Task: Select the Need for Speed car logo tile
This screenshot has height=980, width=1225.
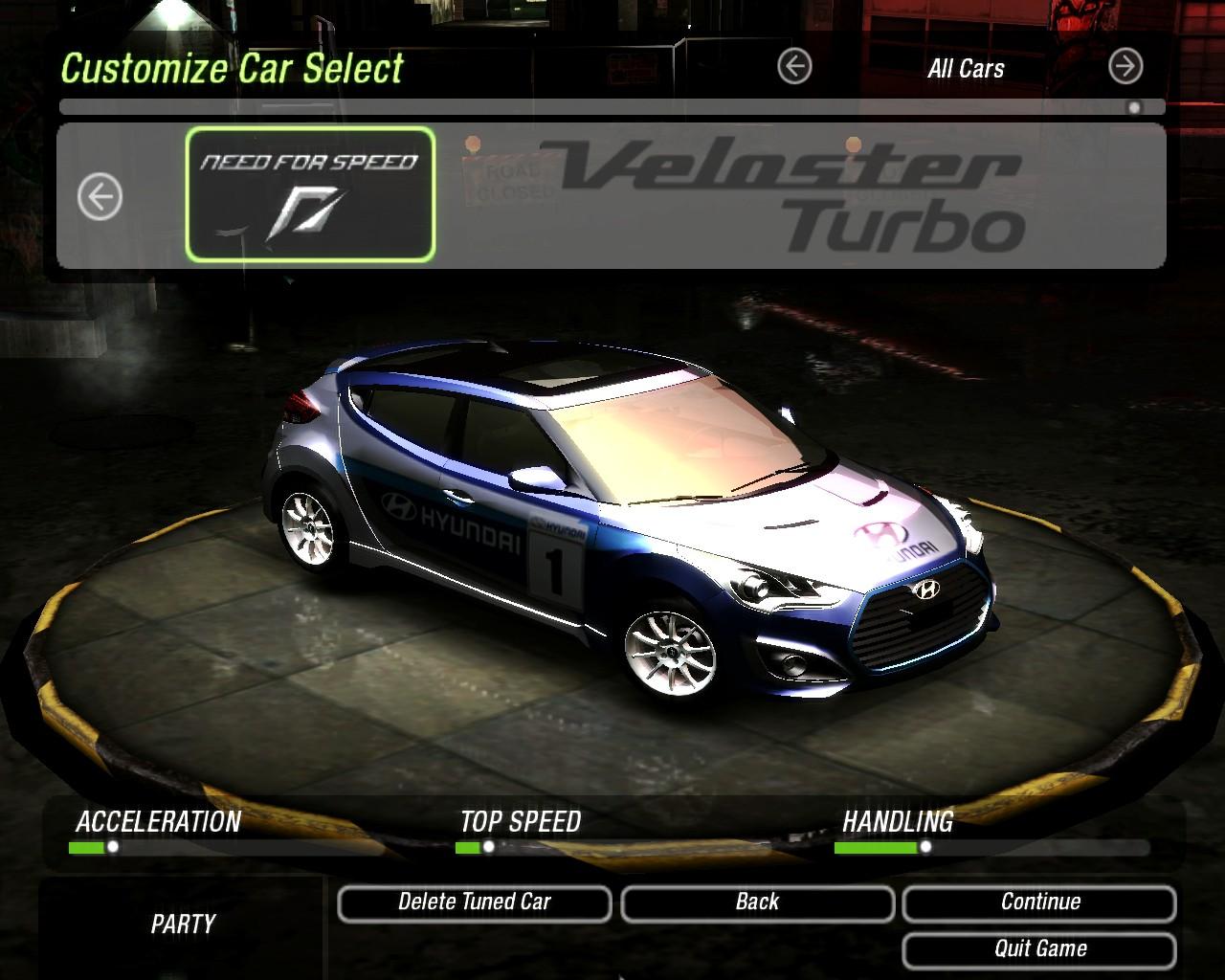Action: (x=310, y=195)
